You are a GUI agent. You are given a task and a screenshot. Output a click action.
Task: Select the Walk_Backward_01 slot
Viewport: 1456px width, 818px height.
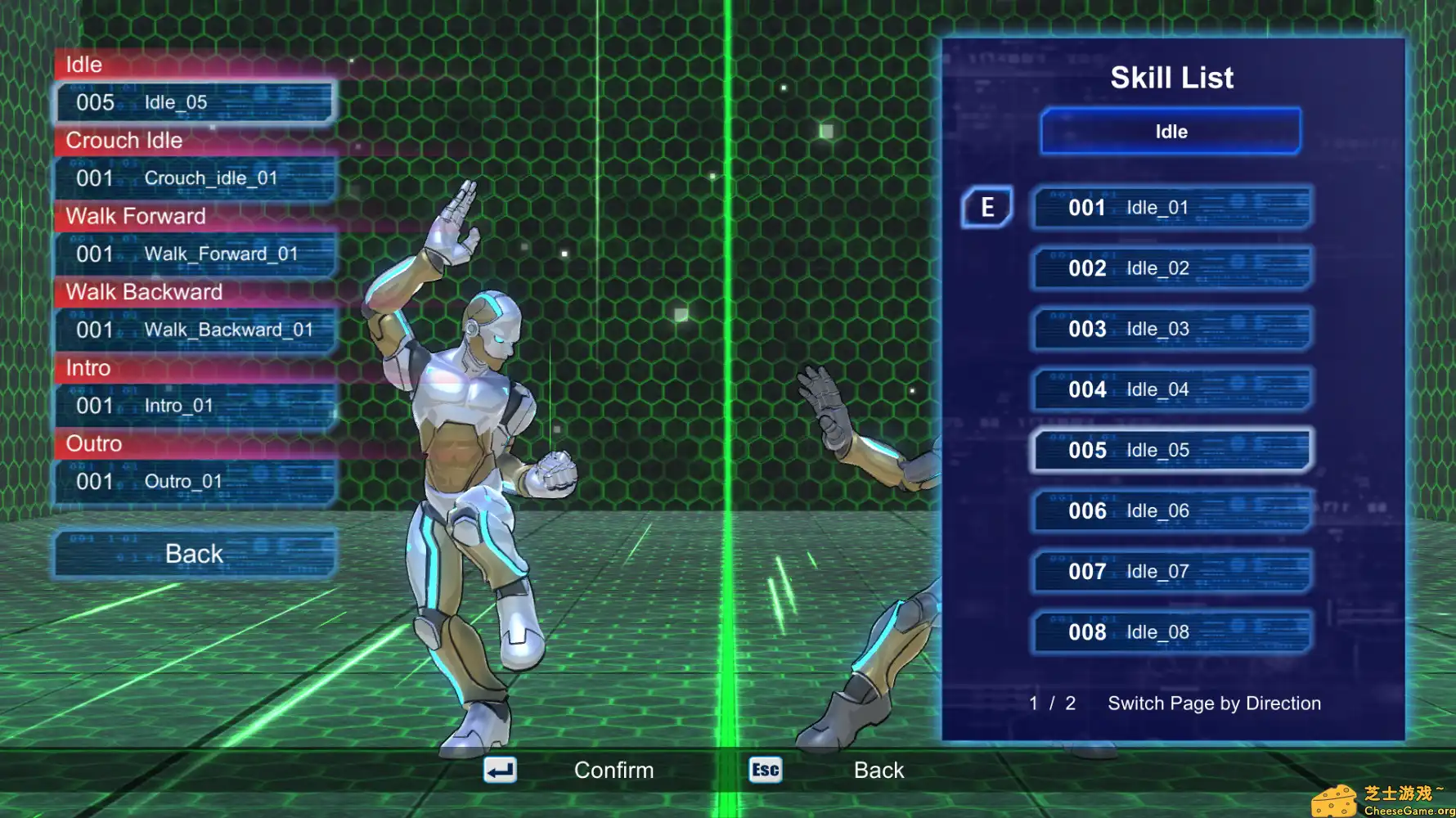pos(194,330)
